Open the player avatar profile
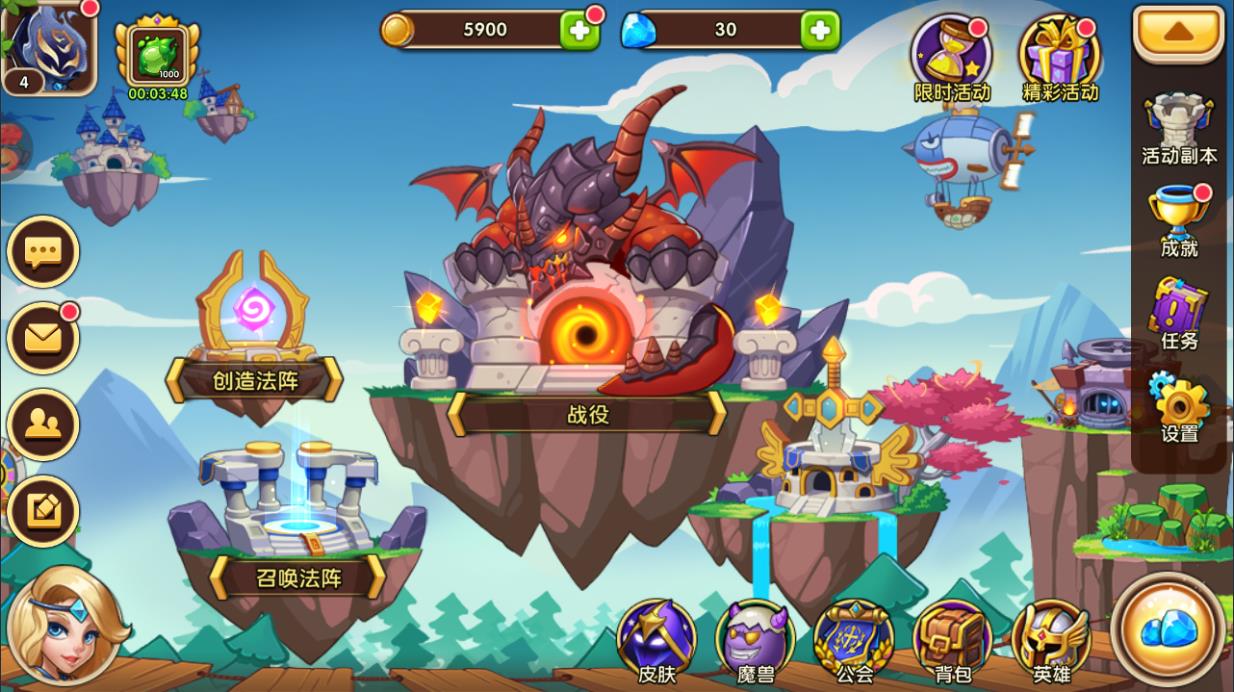 (49, 45)
